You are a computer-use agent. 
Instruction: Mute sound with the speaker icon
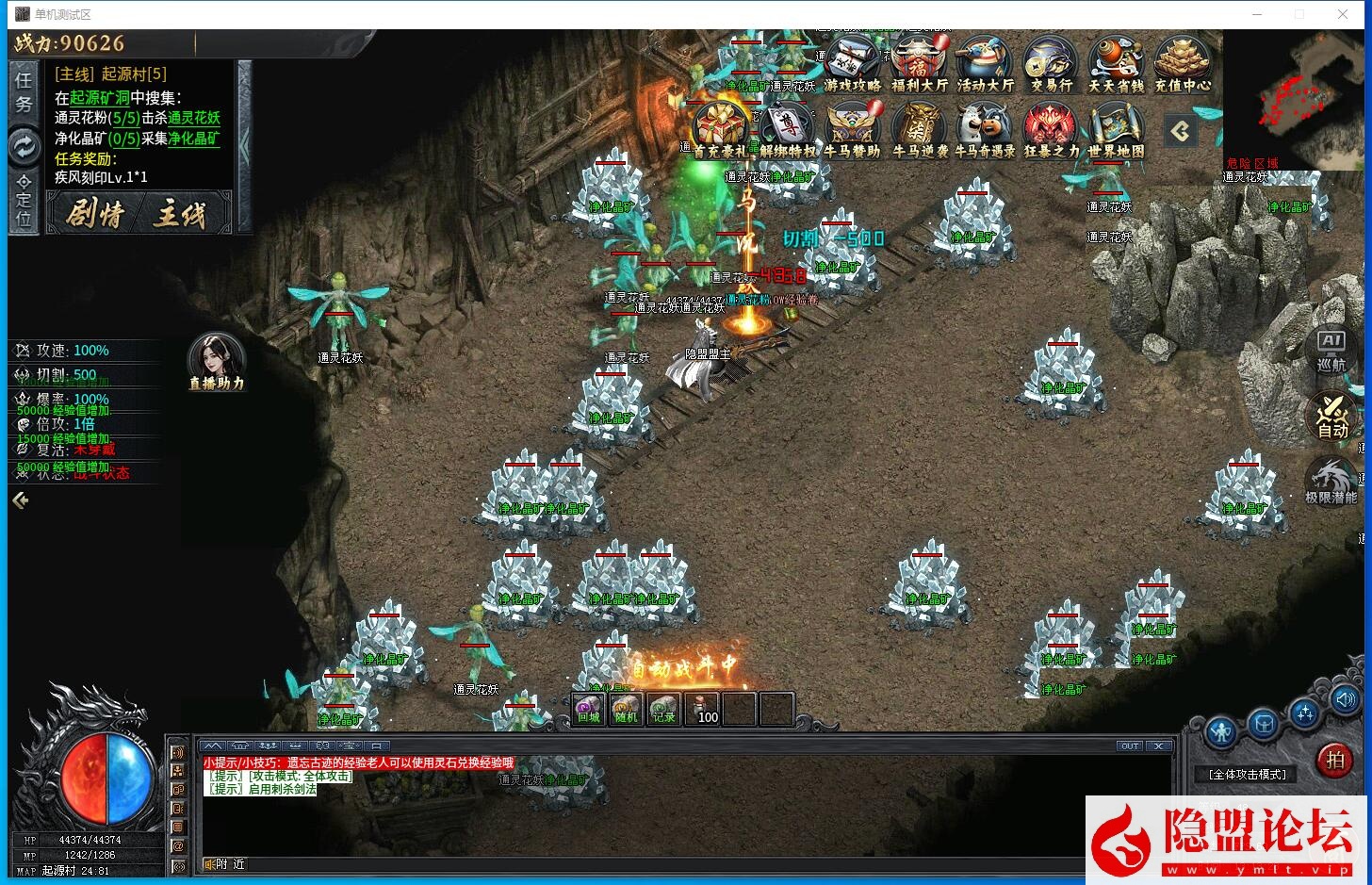click(1346, 699)
